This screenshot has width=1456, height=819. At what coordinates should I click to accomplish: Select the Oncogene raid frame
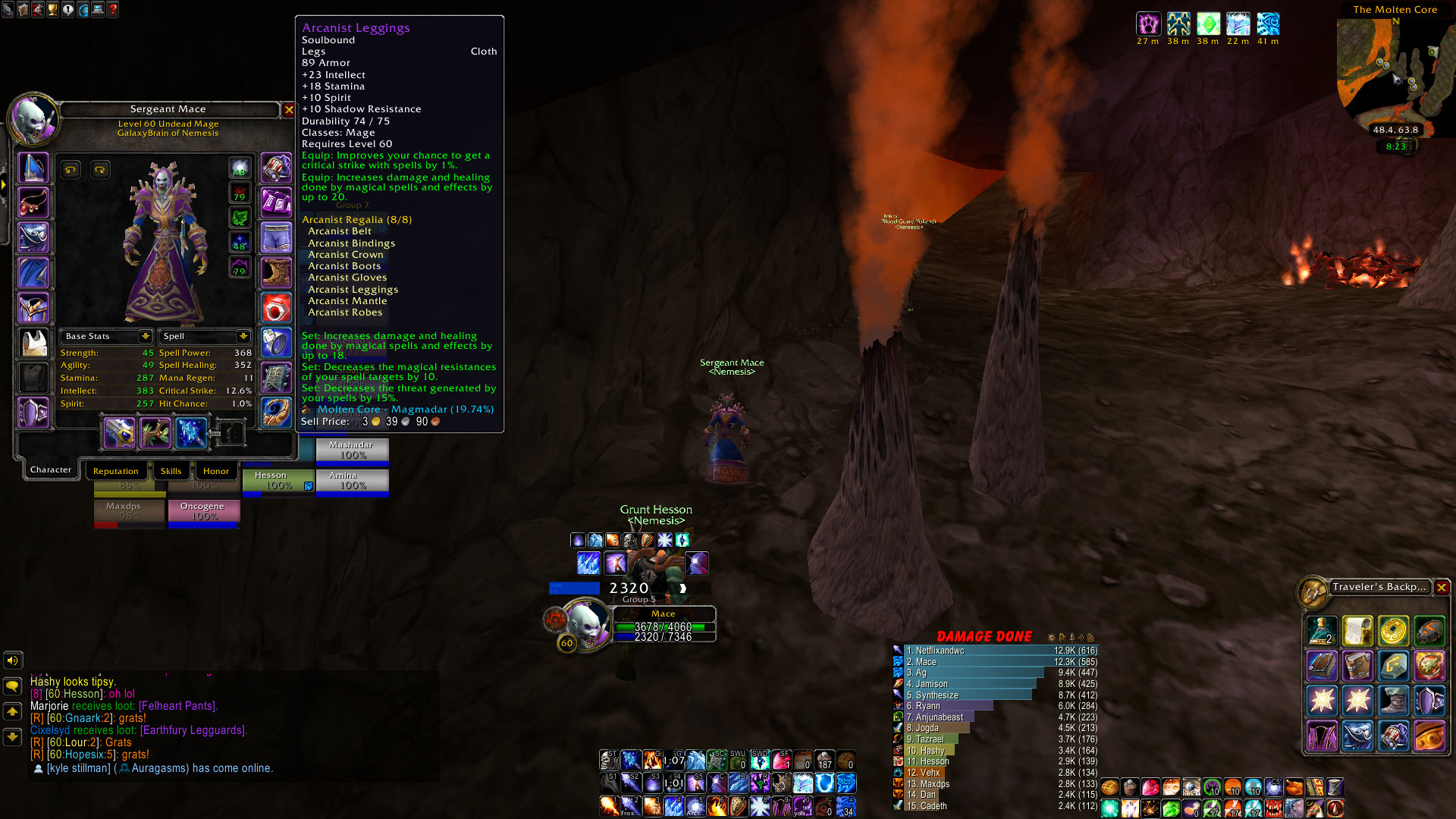coord(203,511)
